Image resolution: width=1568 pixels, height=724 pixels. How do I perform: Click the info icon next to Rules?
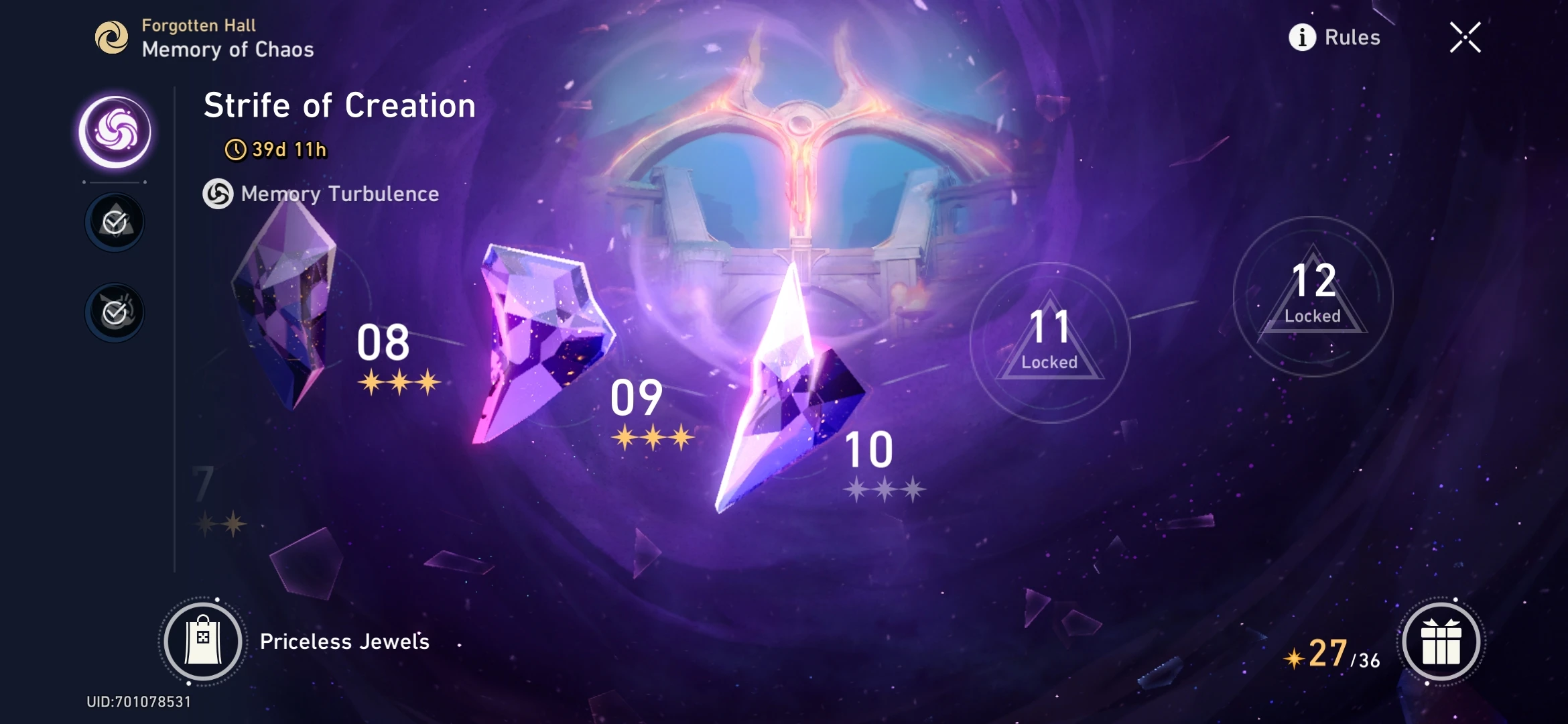click(x=1301, y=37)
